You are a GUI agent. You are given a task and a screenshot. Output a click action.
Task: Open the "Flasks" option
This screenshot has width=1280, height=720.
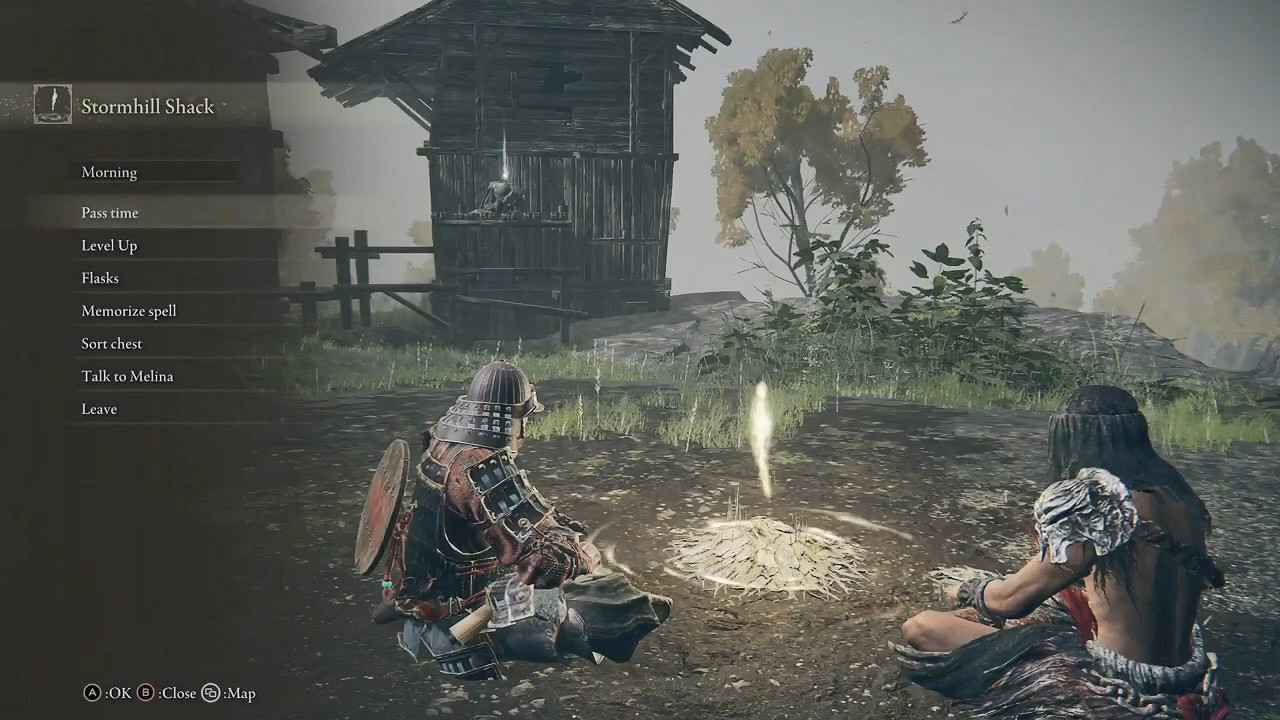point(99,278)
